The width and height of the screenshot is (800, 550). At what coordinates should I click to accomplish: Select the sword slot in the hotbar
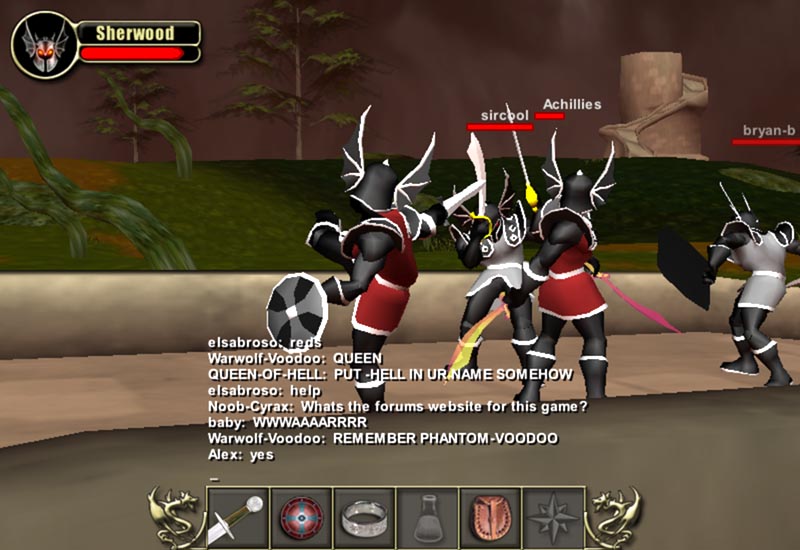coord(237,517)
